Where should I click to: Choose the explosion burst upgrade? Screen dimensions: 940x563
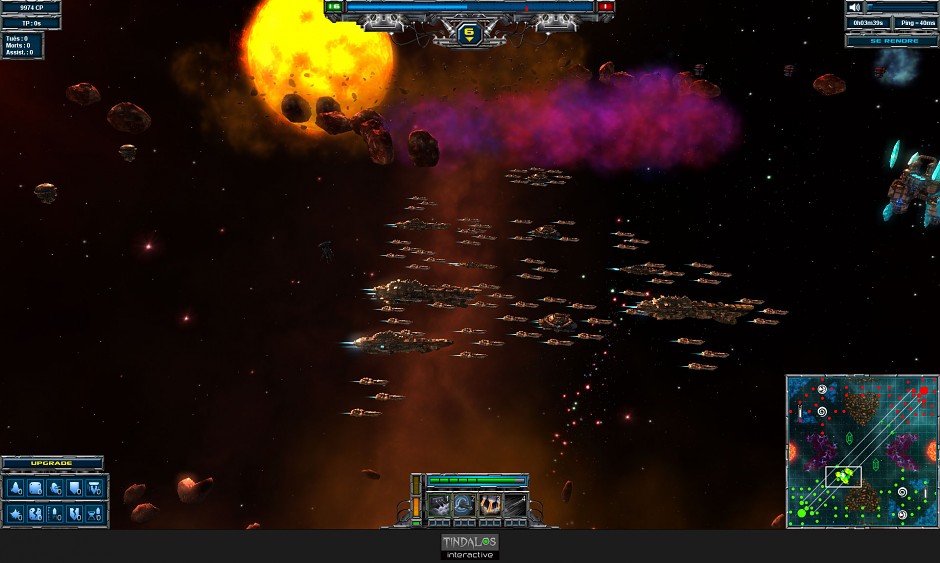click(15, 514)
